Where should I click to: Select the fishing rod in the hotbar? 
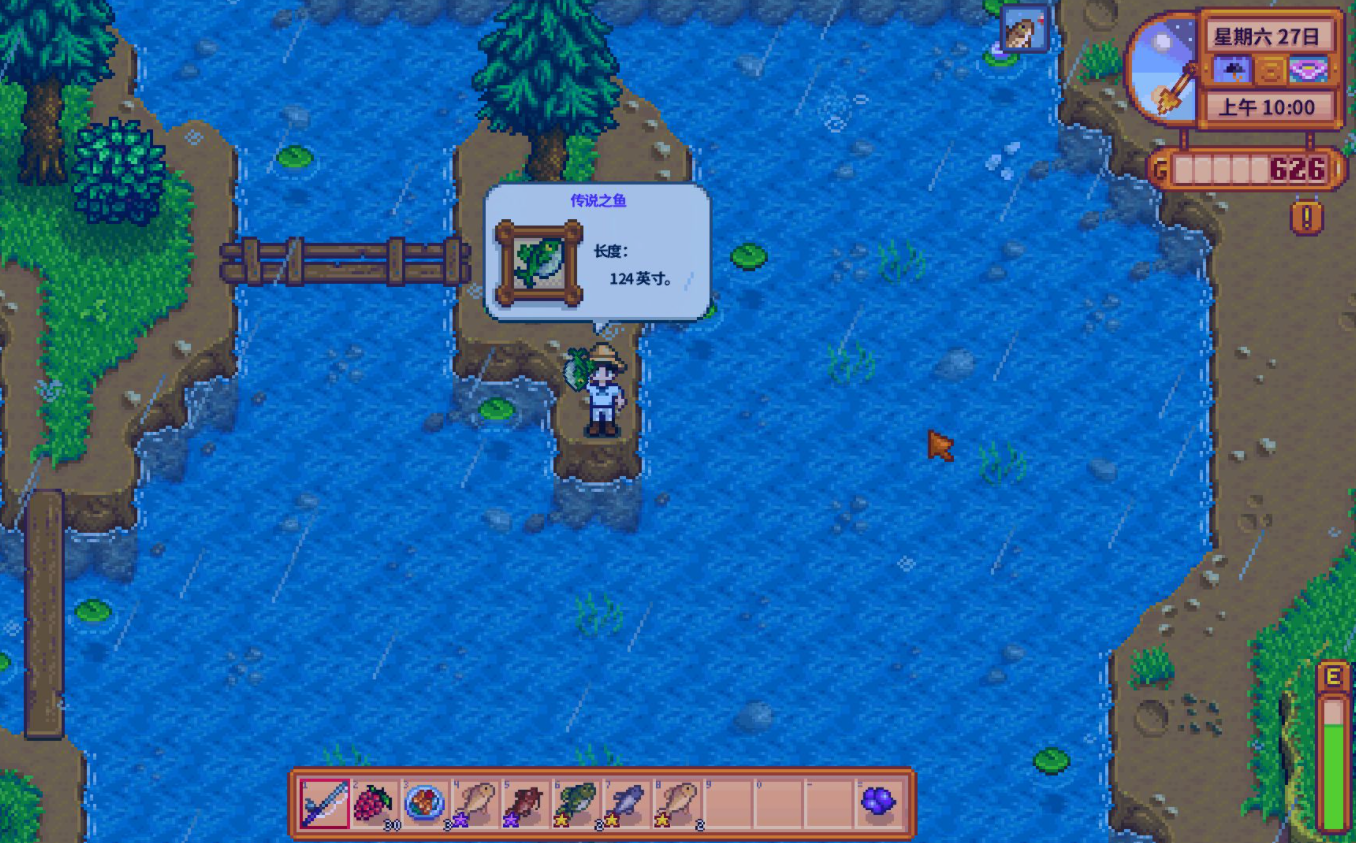point(326,803)
